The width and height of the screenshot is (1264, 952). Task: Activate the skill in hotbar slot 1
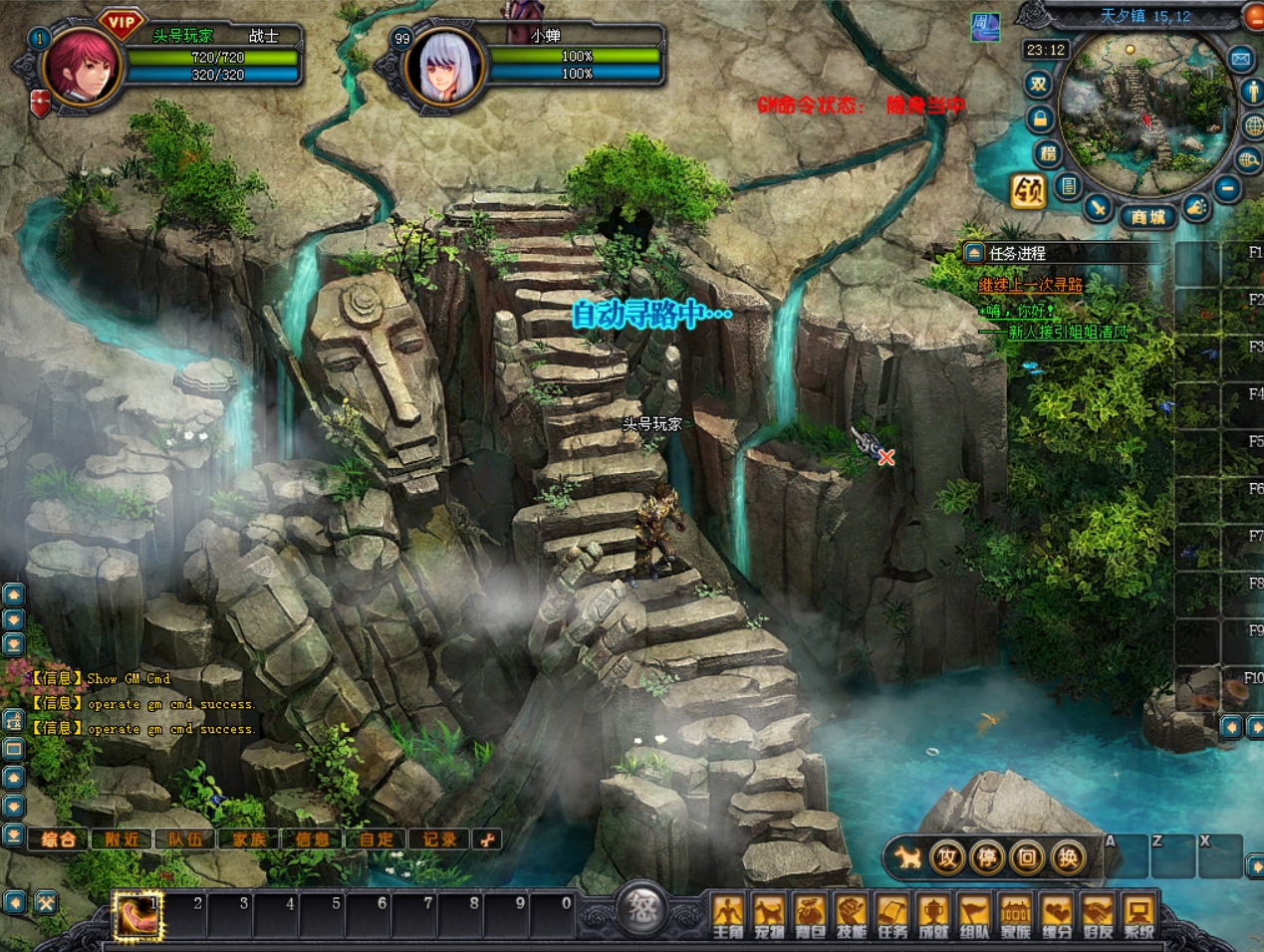click(137, 915)
